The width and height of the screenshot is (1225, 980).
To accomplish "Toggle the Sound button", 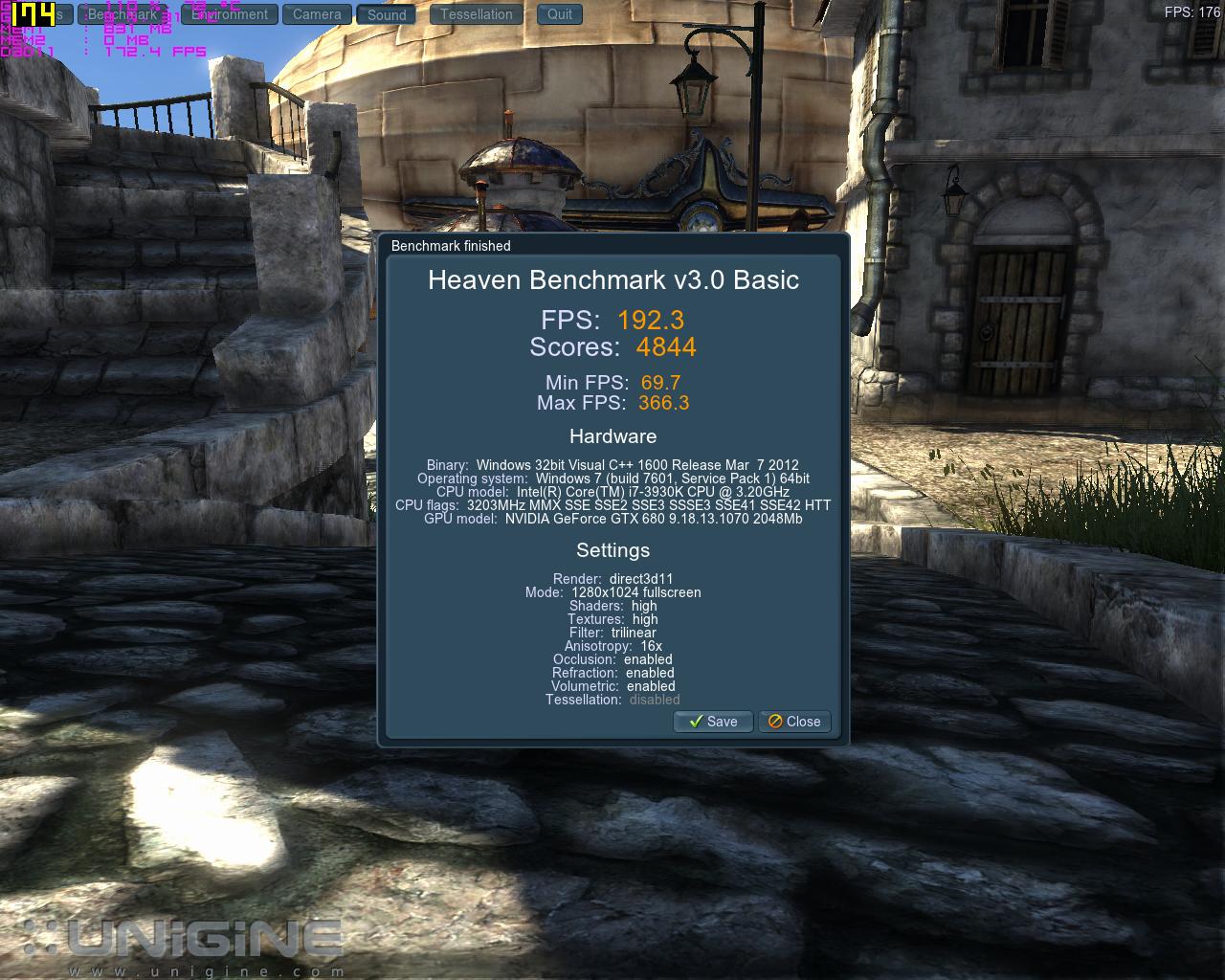I will click(387, 14).
